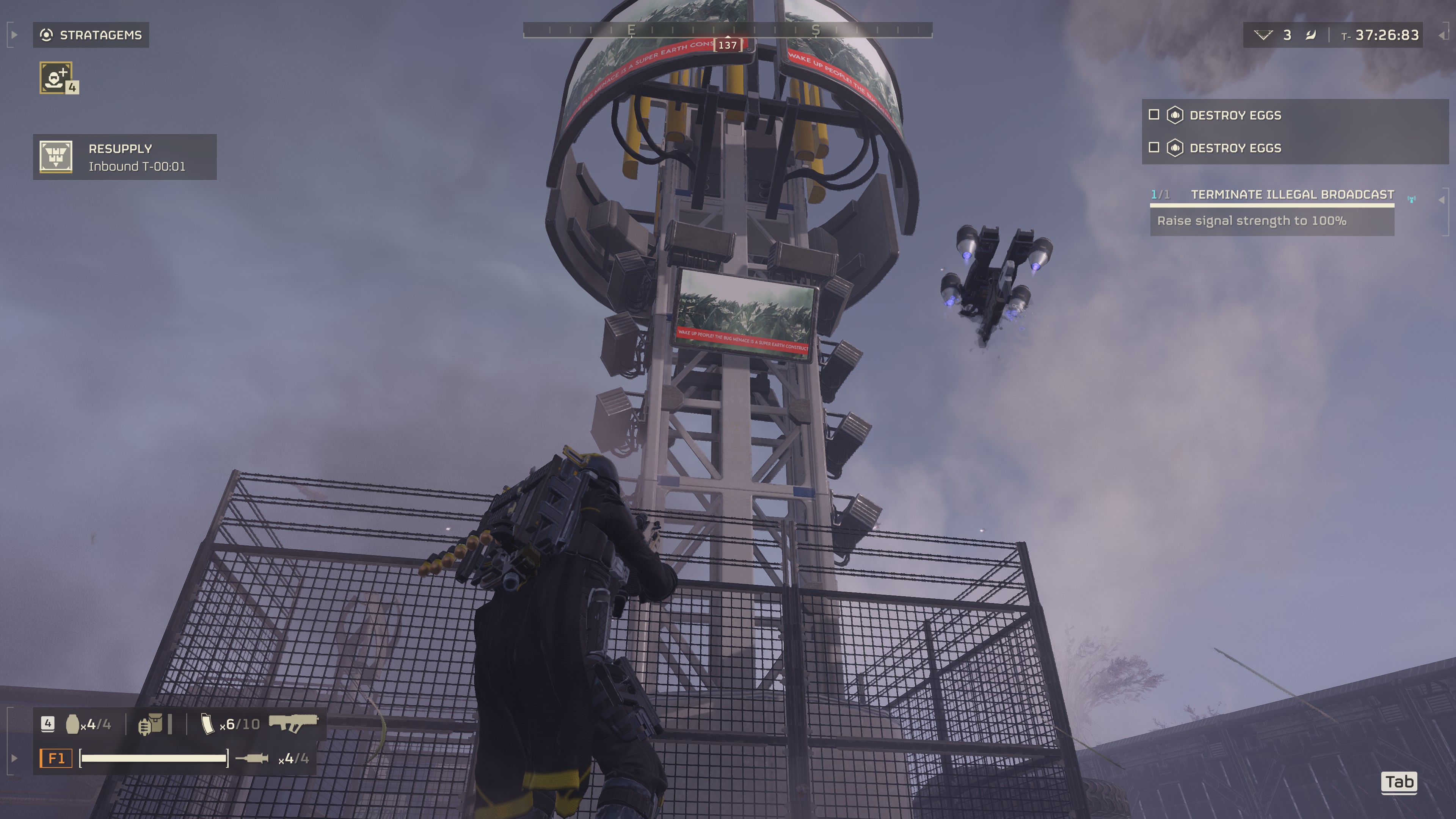The height and width of the screenshot is (819, 1456).
Task: Collapse the arrow beside the mission timer
Action: pyautogui.click(x=1441, y=35)
